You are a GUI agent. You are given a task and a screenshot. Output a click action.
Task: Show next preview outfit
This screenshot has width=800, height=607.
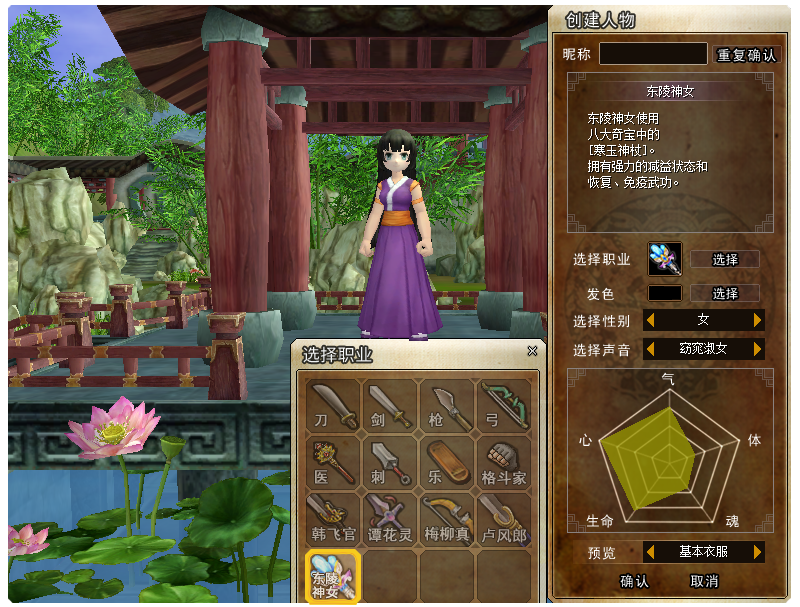(757, 552)
